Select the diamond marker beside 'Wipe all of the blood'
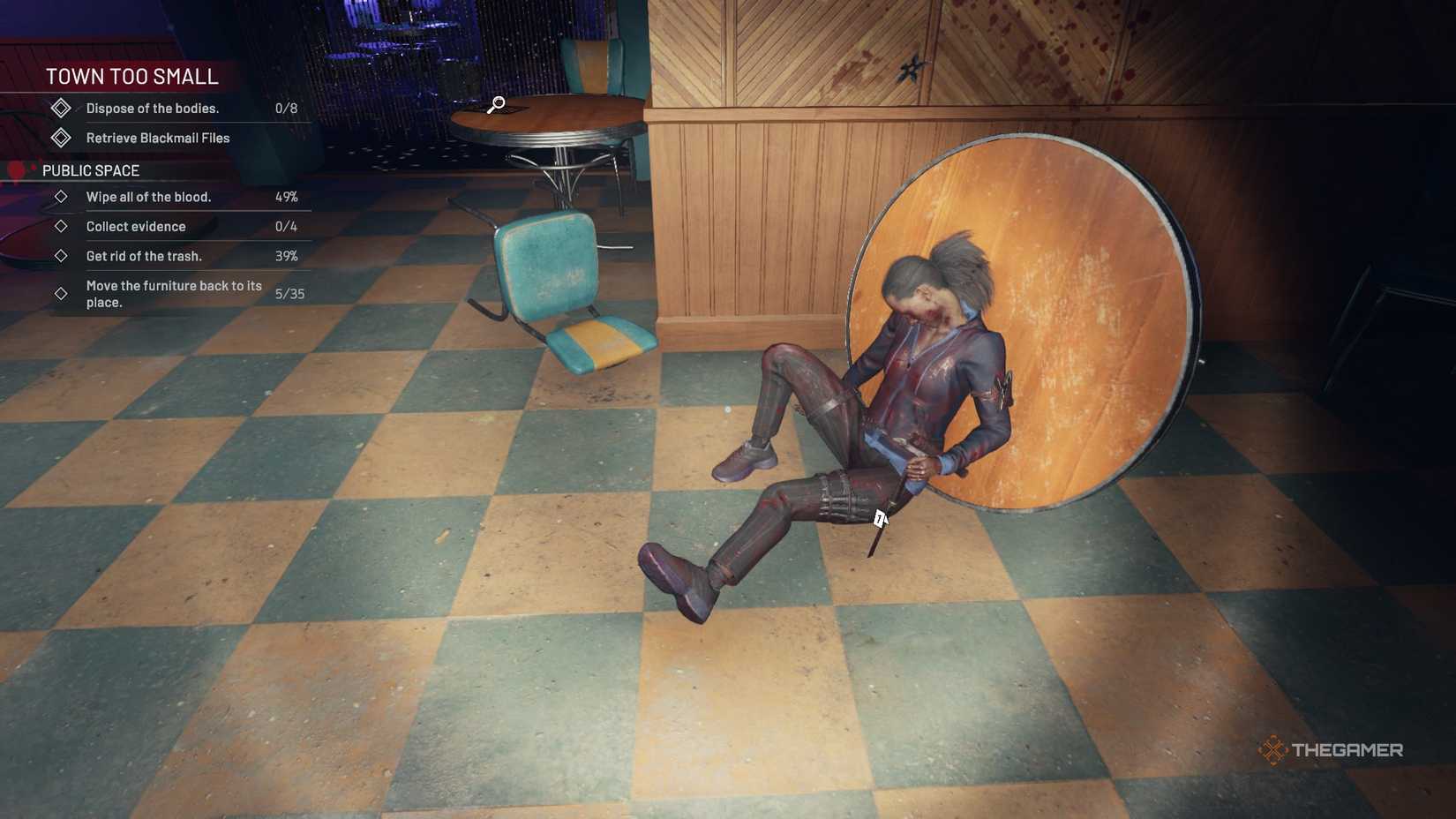Screen dimensions: 1456x819 [61, 197]
